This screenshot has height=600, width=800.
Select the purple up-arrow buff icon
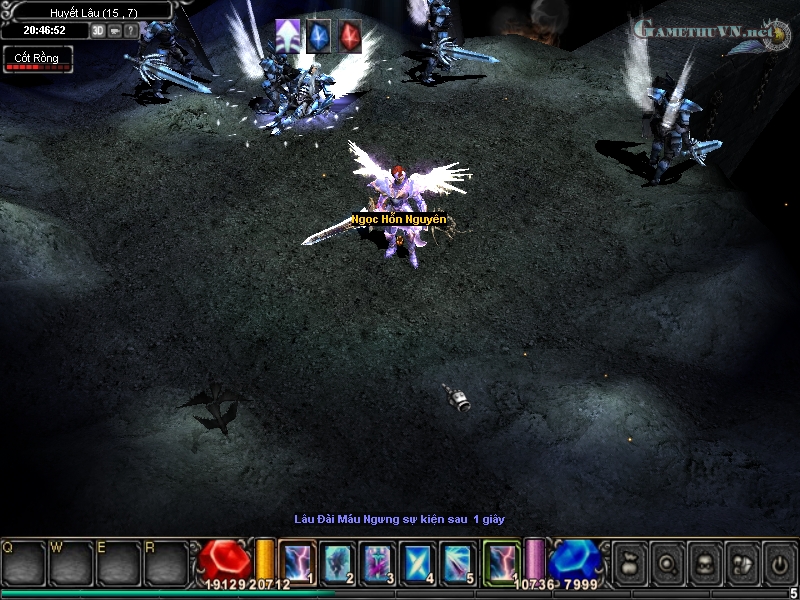click(x=288, y=35)
